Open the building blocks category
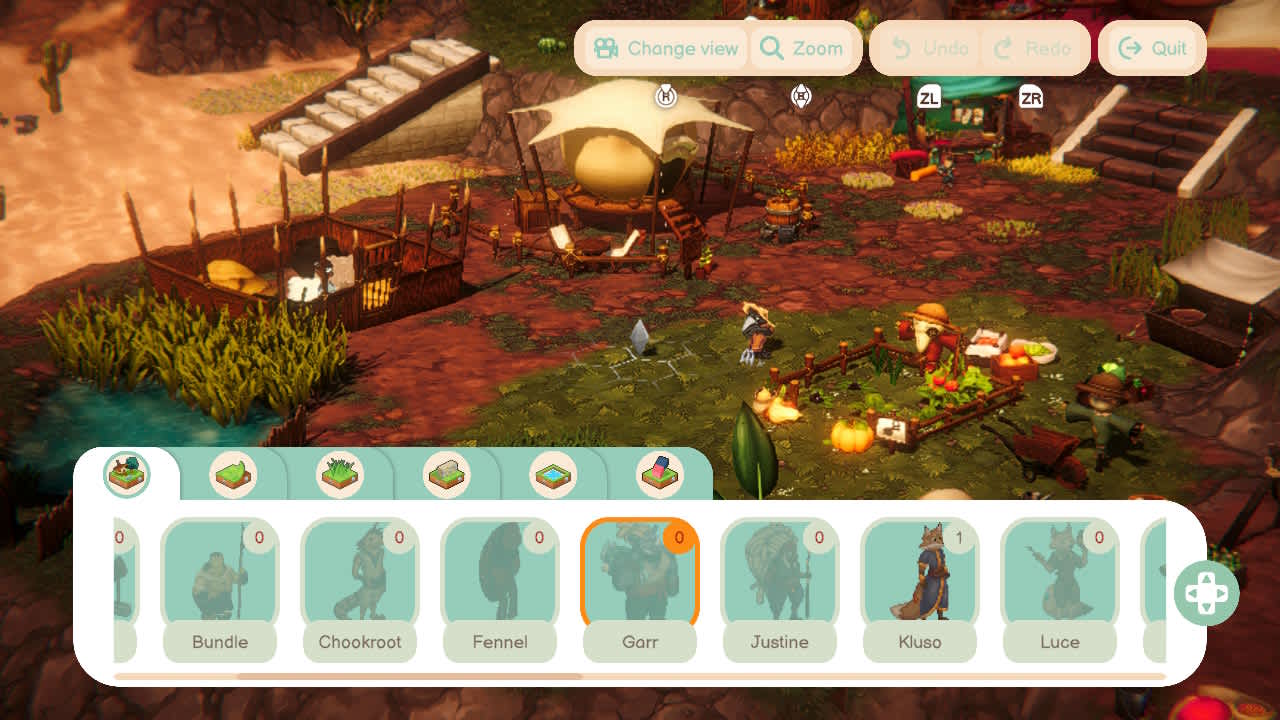The image size is (1280, 720). coord(661,476)
